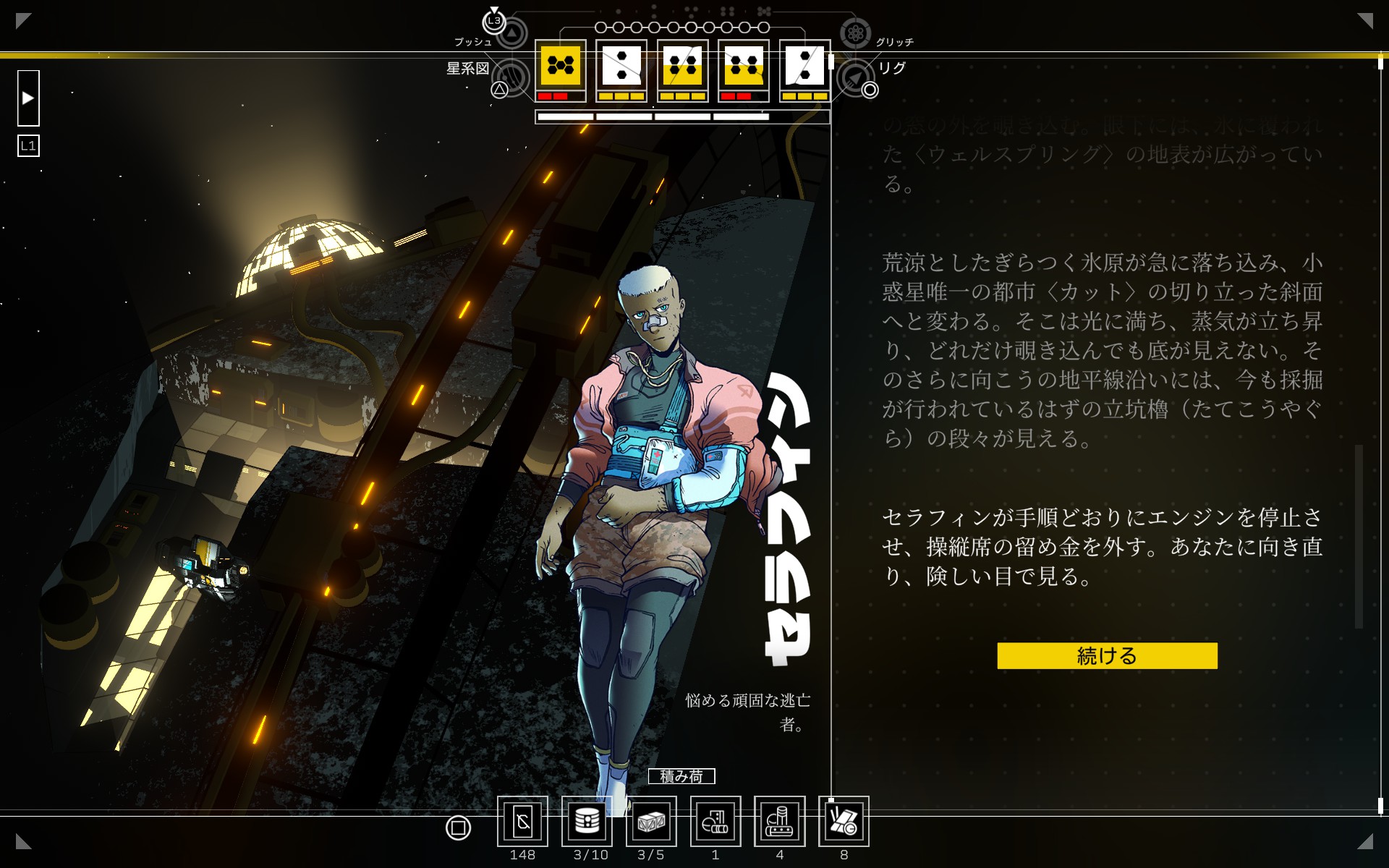
Task: Select the cargo slot showing 1
Action: click(715, 822)
